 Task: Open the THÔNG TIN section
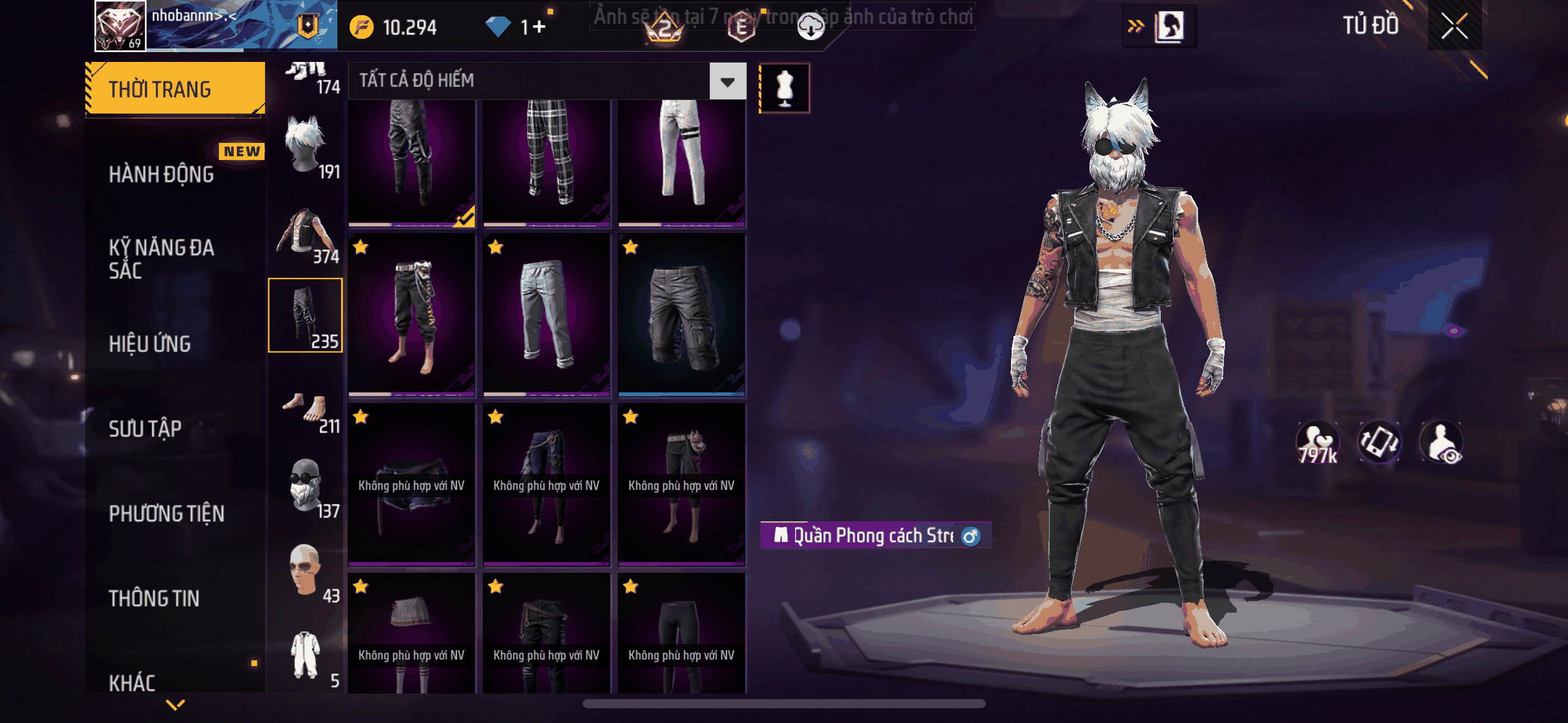[x=154, y=599]
